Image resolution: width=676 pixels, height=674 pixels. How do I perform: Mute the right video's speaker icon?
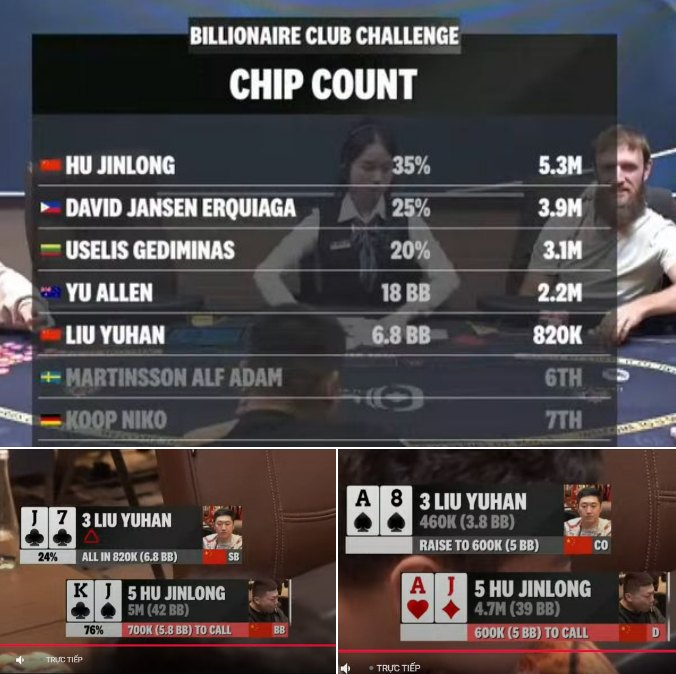[x=346, y=667]
